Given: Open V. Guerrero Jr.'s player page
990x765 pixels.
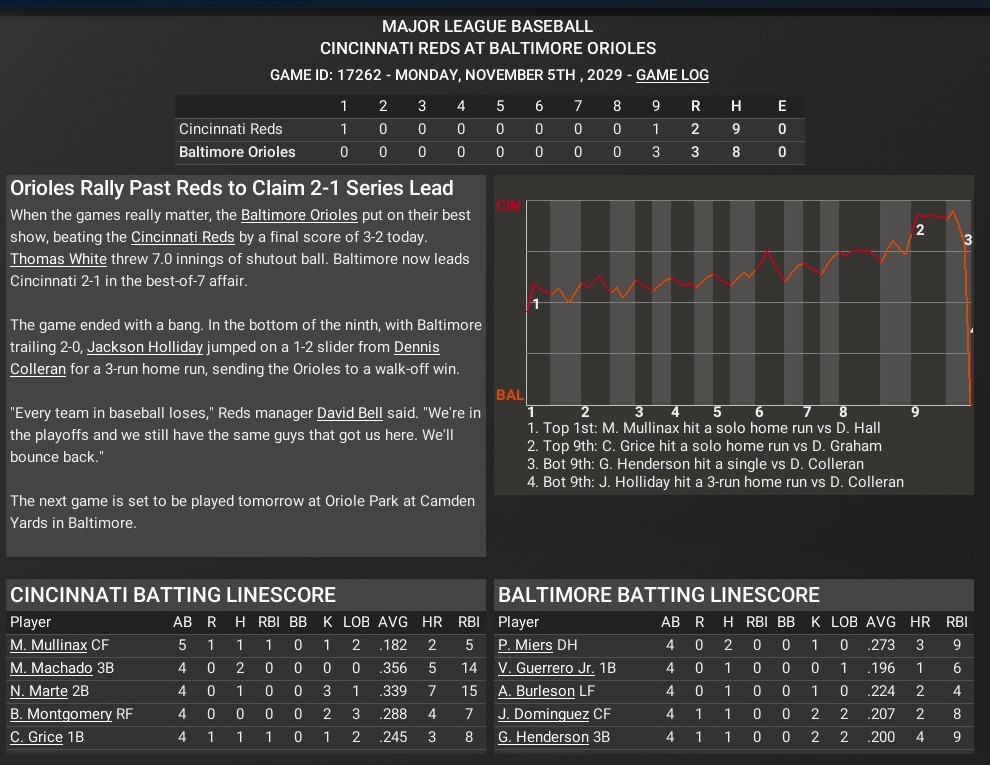Looking at the screenshot, I should point(546,668).
